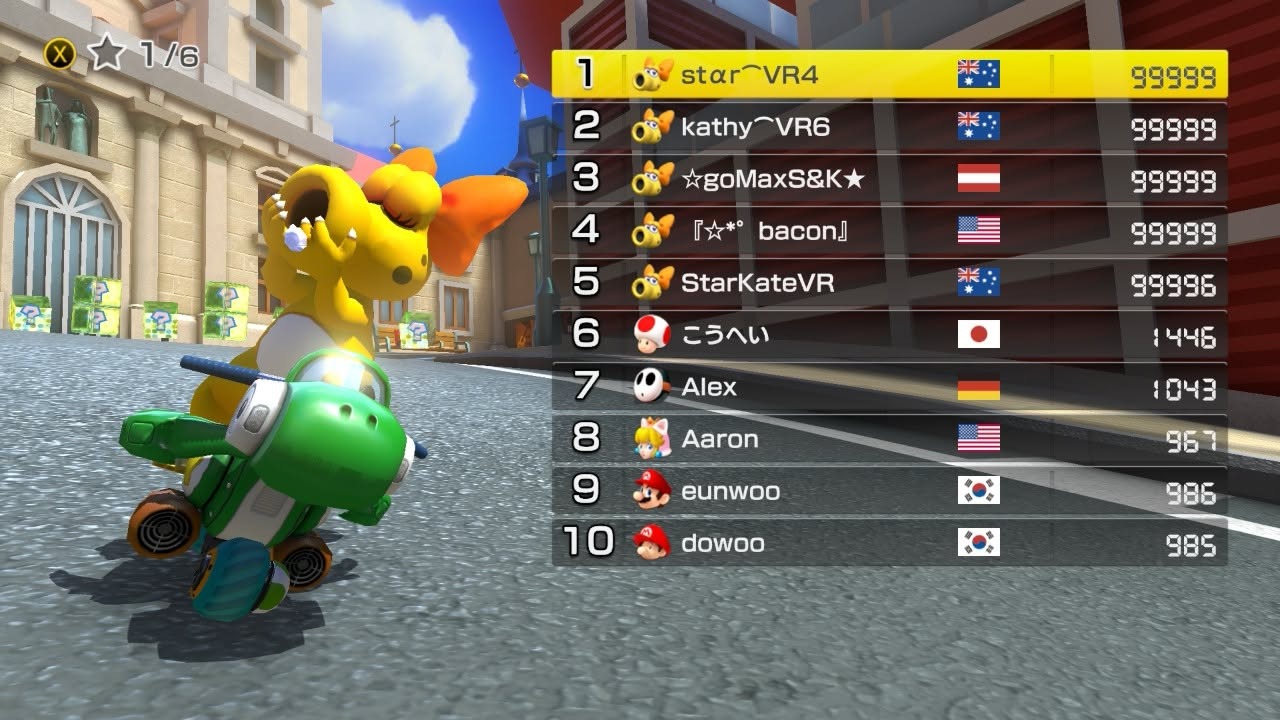Screen dimensions: 1280x720
Task: Select the こうへい player row
Action: (889, 335)
